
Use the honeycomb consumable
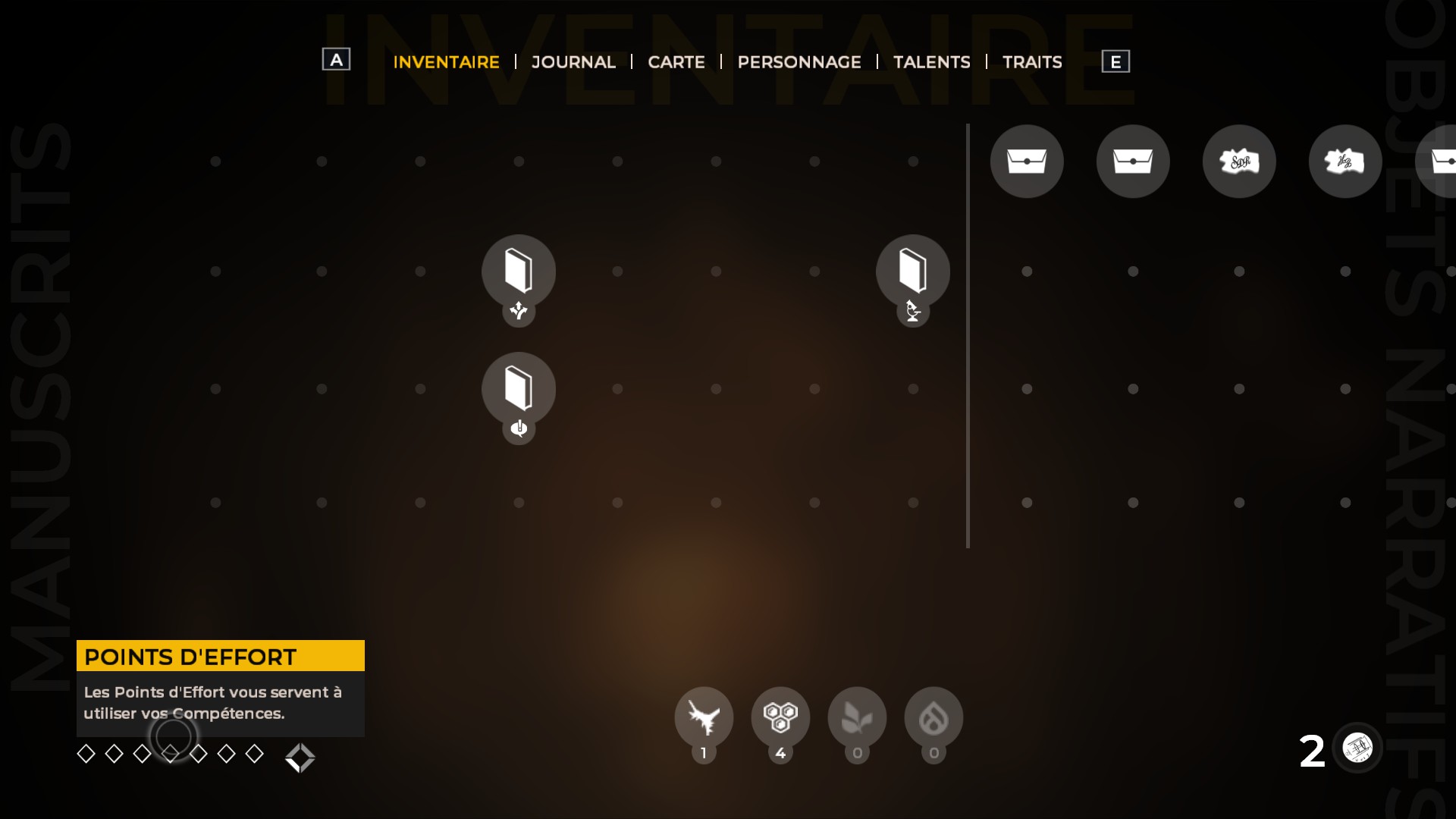[780, 717]
